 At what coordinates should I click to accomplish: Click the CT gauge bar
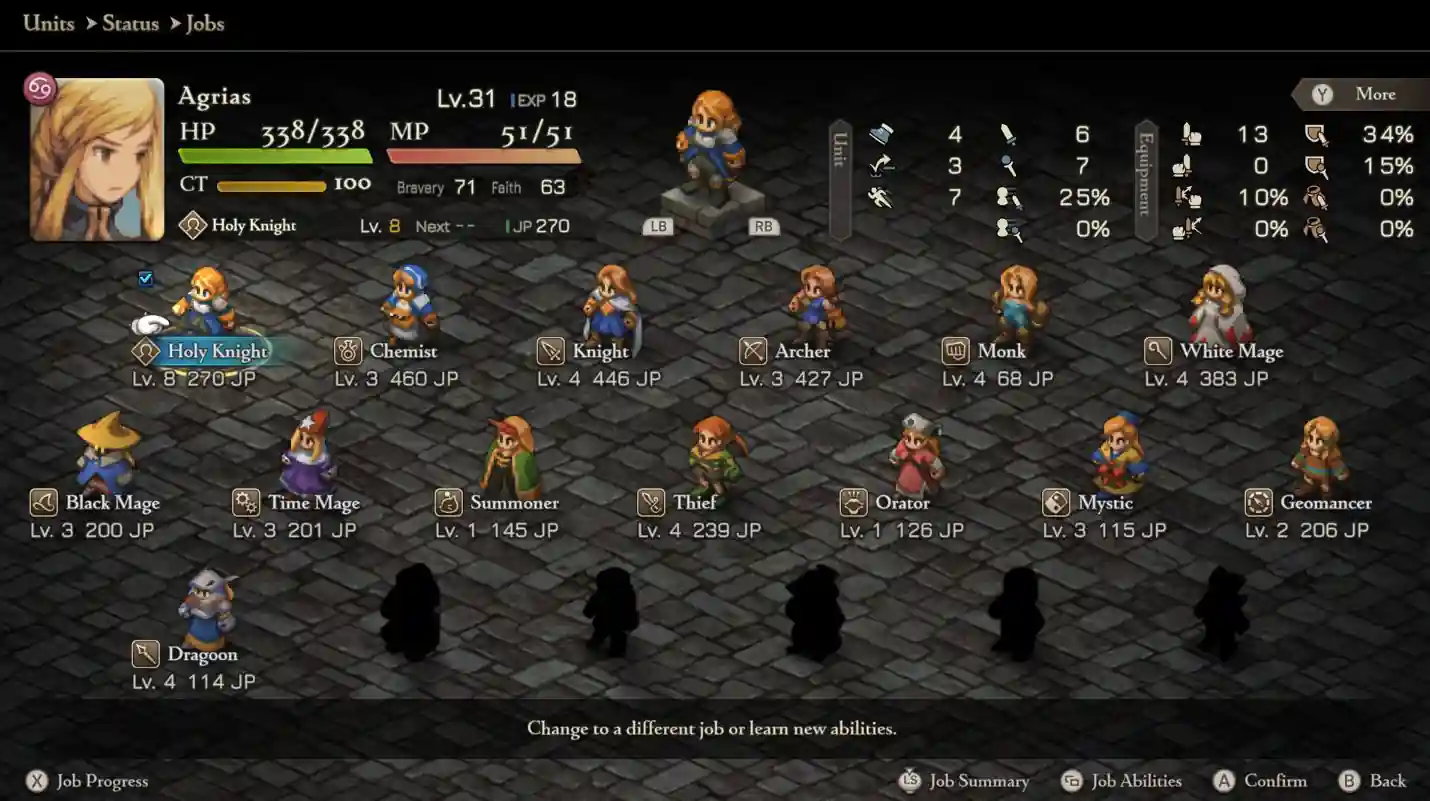(x=272, y=185)
